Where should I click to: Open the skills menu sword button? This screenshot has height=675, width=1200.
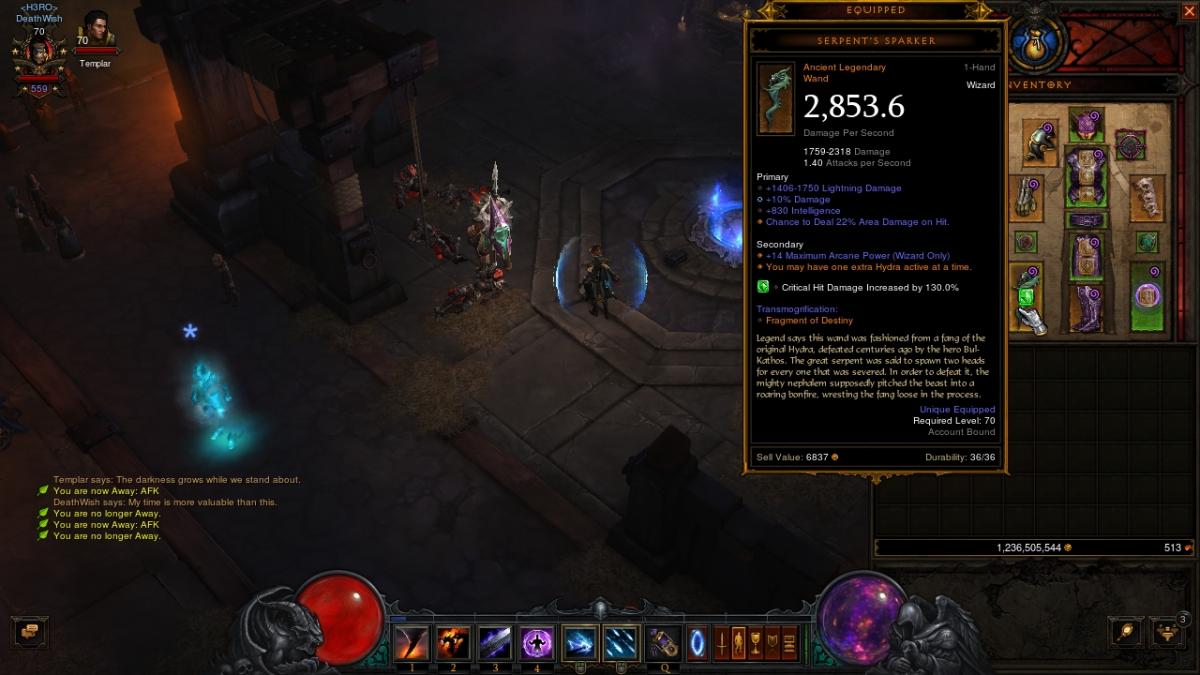(x=721, y=642)
